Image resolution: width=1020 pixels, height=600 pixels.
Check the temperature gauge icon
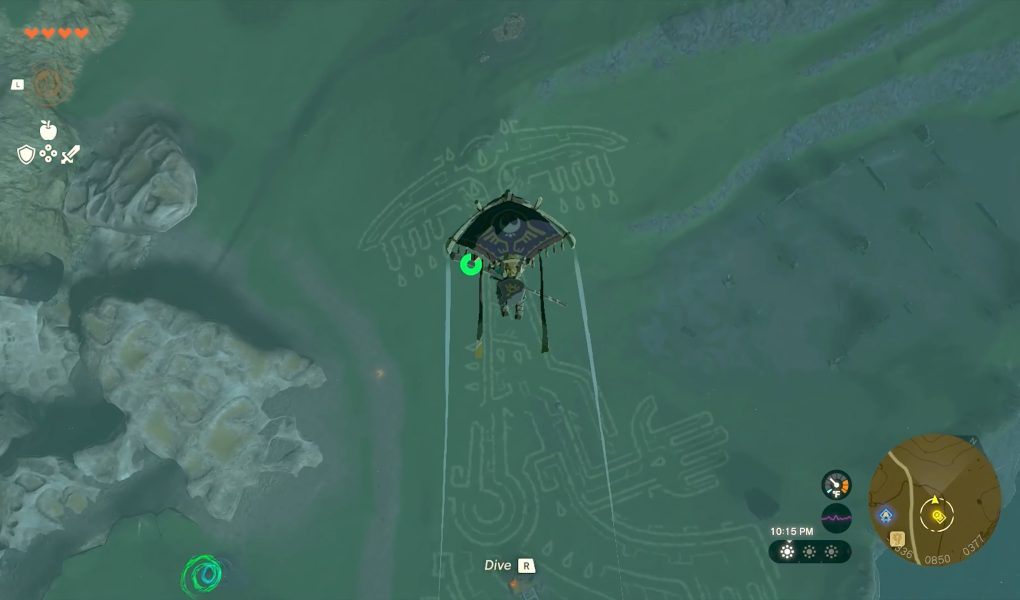[x=836, y=485]
